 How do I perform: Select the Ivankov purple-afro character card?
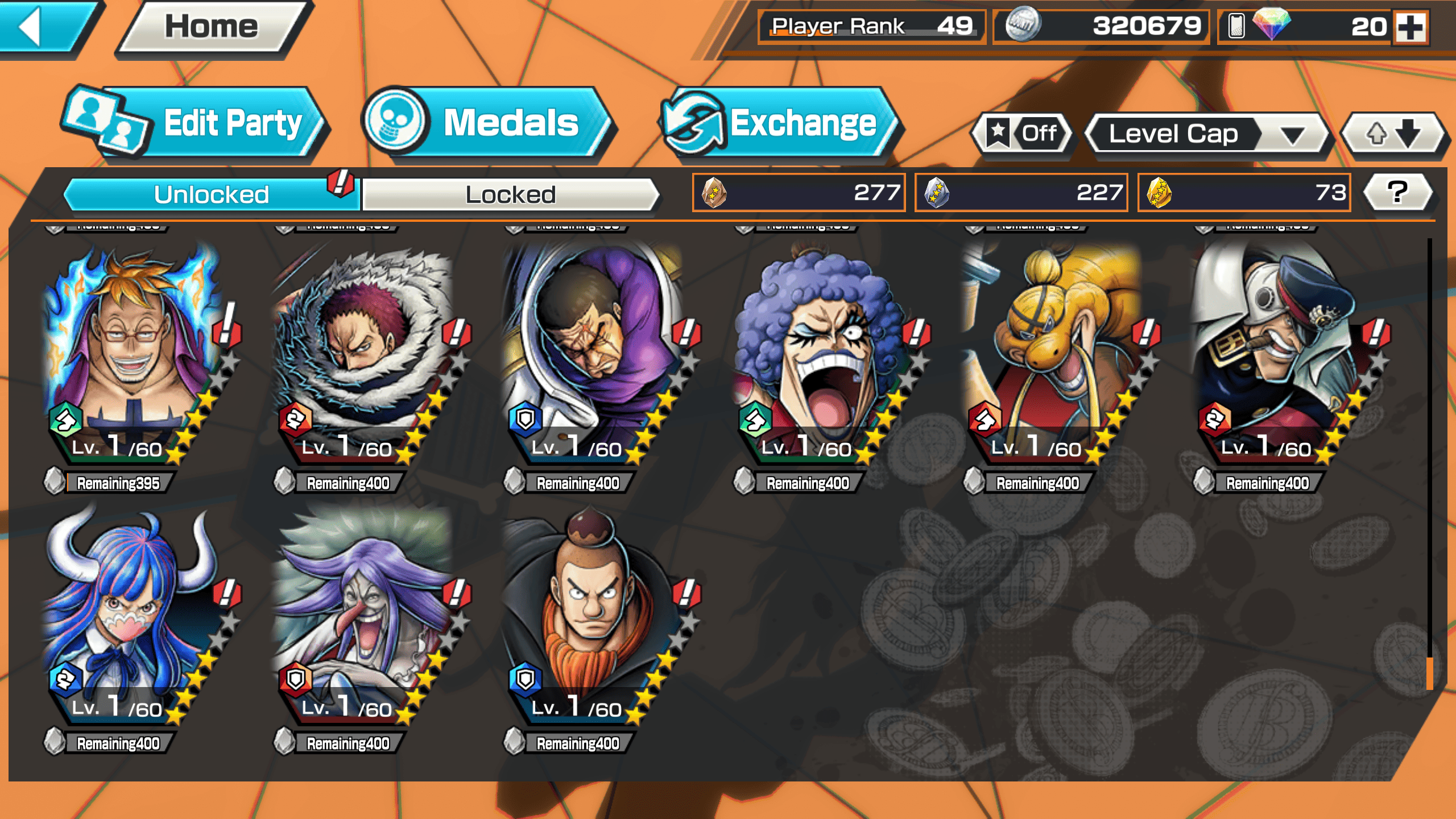point(824,353)
